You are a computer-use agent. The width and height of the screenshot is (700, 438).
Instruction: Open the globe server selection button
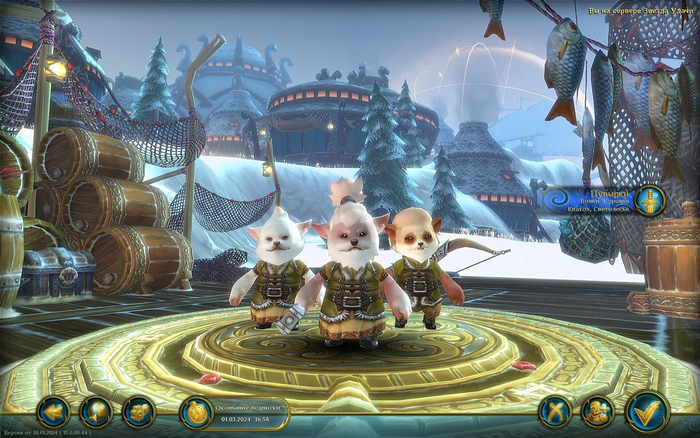click(97, 411)
